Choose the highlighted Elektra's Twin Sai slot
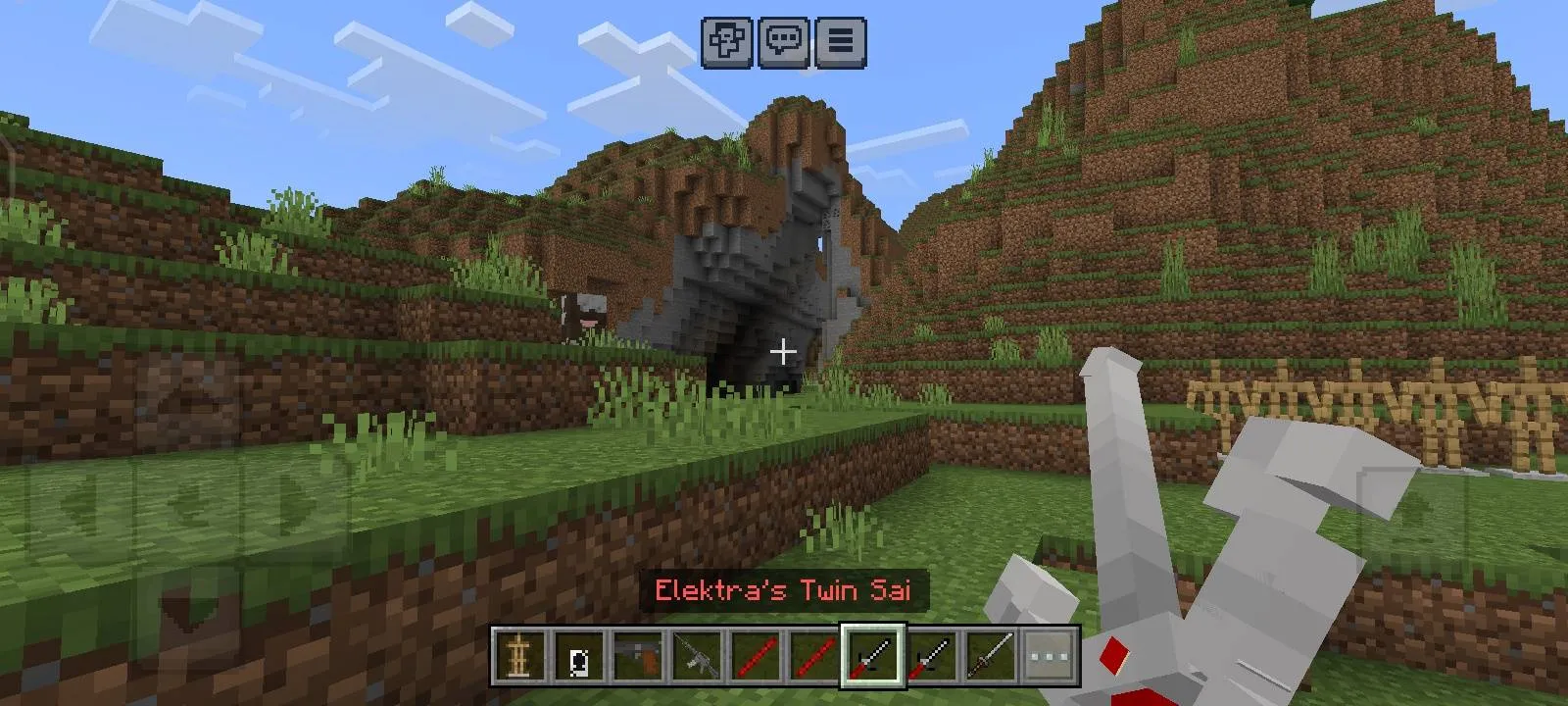Viewport: 1568px width, 706px height. click(872, 654)
